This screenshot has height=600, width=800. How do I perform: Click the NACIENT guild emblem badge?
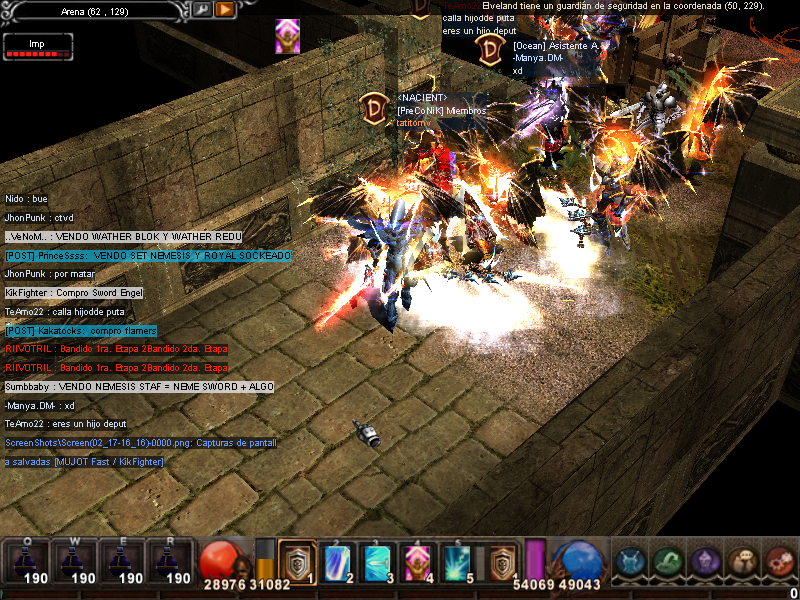pyautogui.click(x=377, y=108)
